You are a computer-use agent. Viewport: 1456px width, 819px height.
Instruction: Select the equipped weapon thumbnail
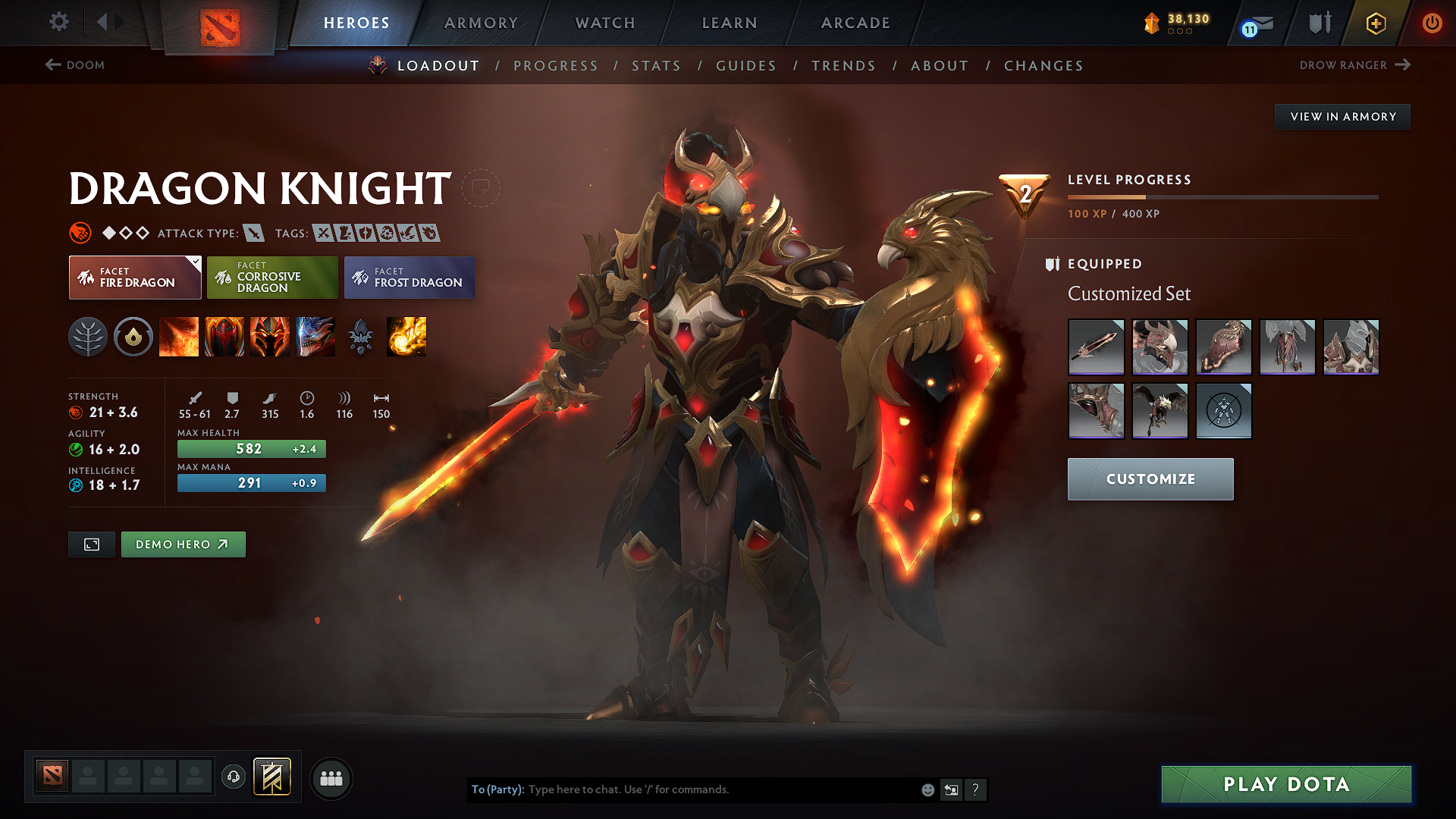(x=1096, y=347)
